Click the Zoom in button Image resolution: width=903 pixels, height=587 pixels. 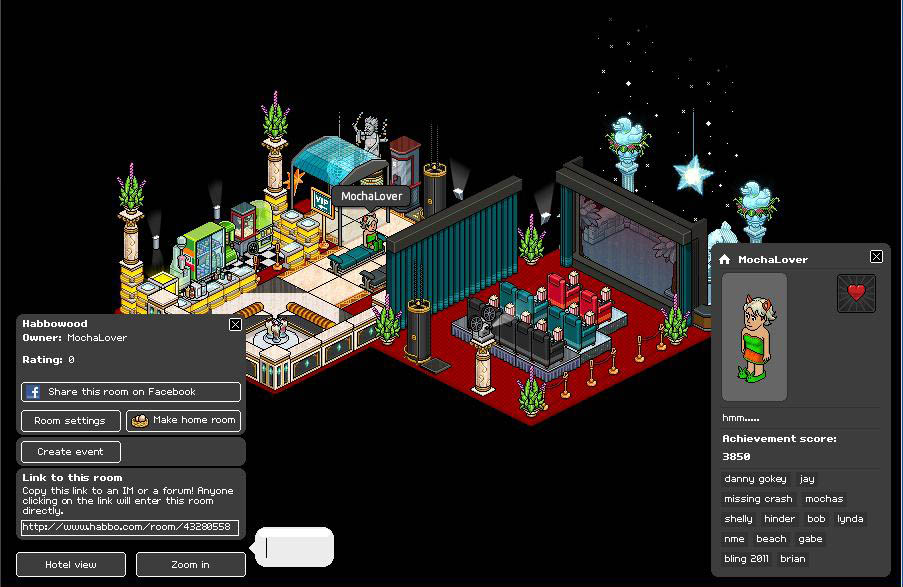pyautogui.click(x=190, y=565)
